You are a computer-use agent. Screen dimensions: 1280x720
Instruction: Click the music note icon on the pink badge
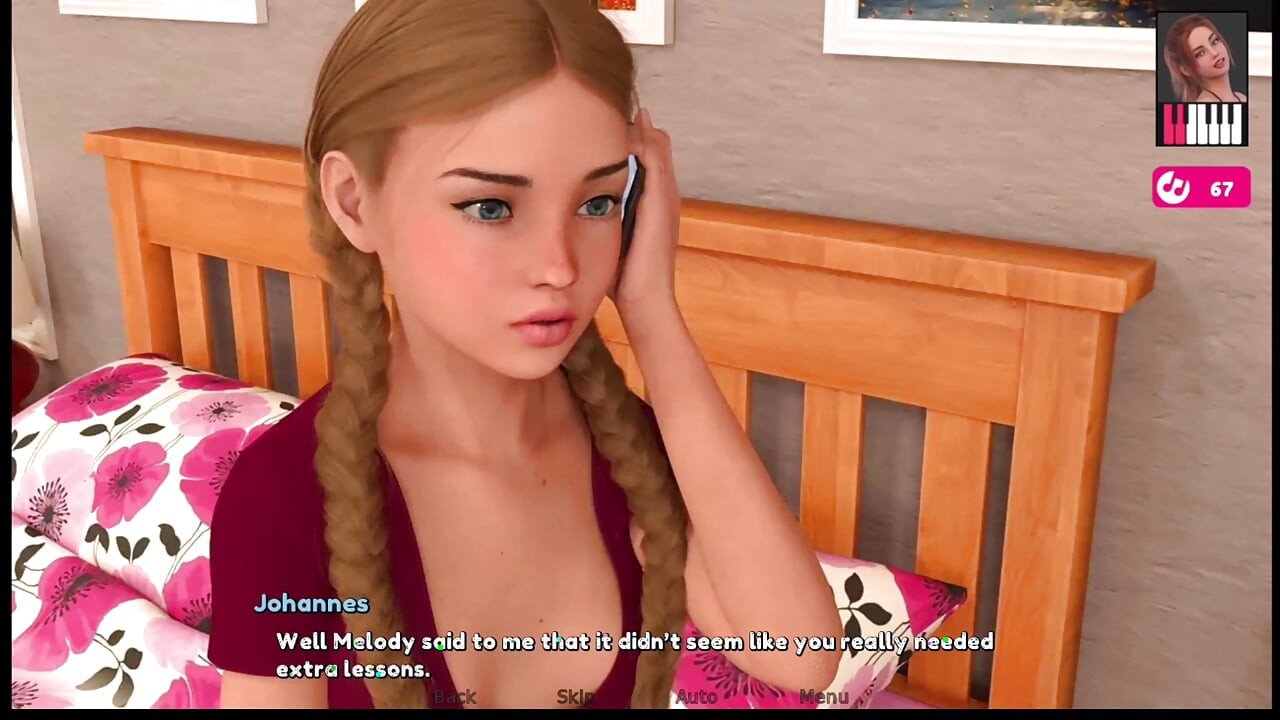pos(1176,188)
